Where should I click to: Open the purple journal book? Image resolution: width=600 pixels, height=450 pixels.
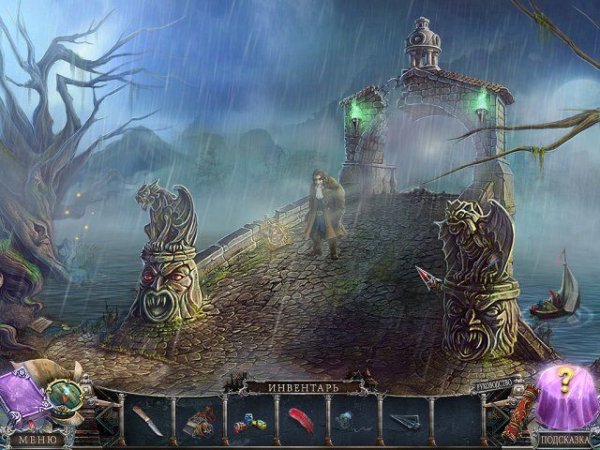pos(20,398)
